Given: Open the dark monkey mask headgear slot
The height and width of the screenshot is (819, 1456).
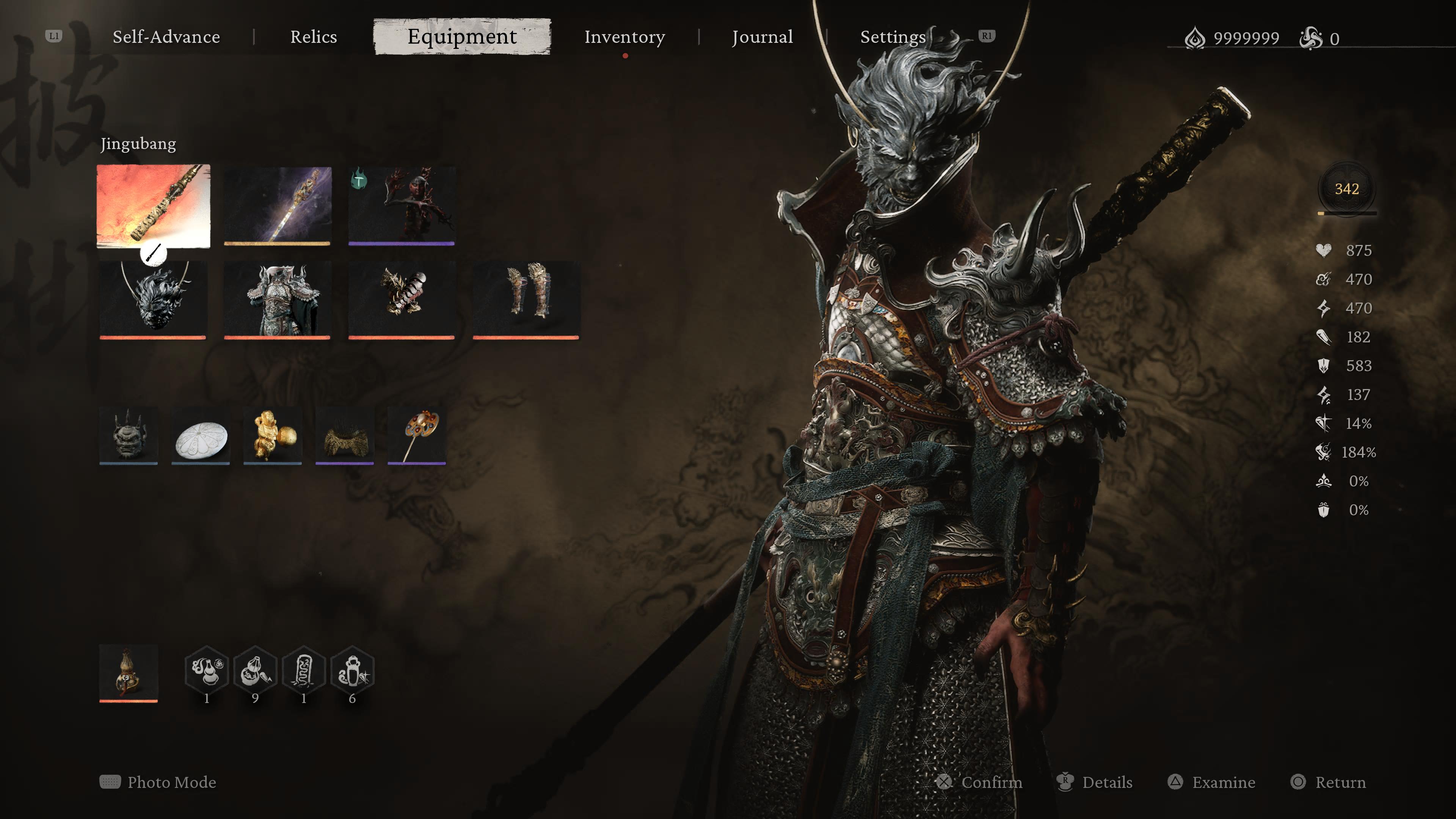Looking at the screenshot, I should (152, 299).
